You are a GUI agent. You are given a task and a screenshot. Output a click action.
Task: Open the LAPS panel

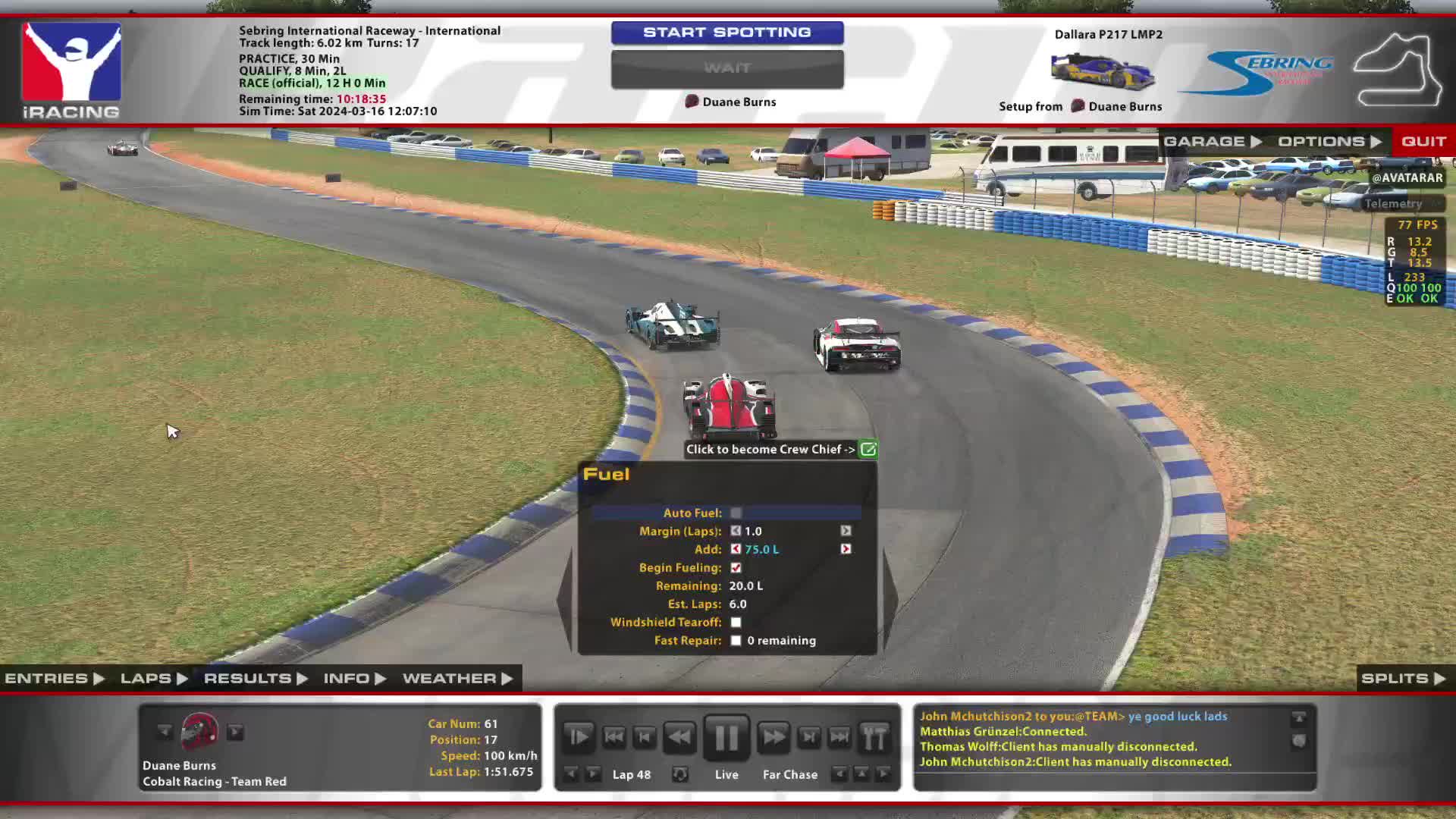click(x=153, y=679)
